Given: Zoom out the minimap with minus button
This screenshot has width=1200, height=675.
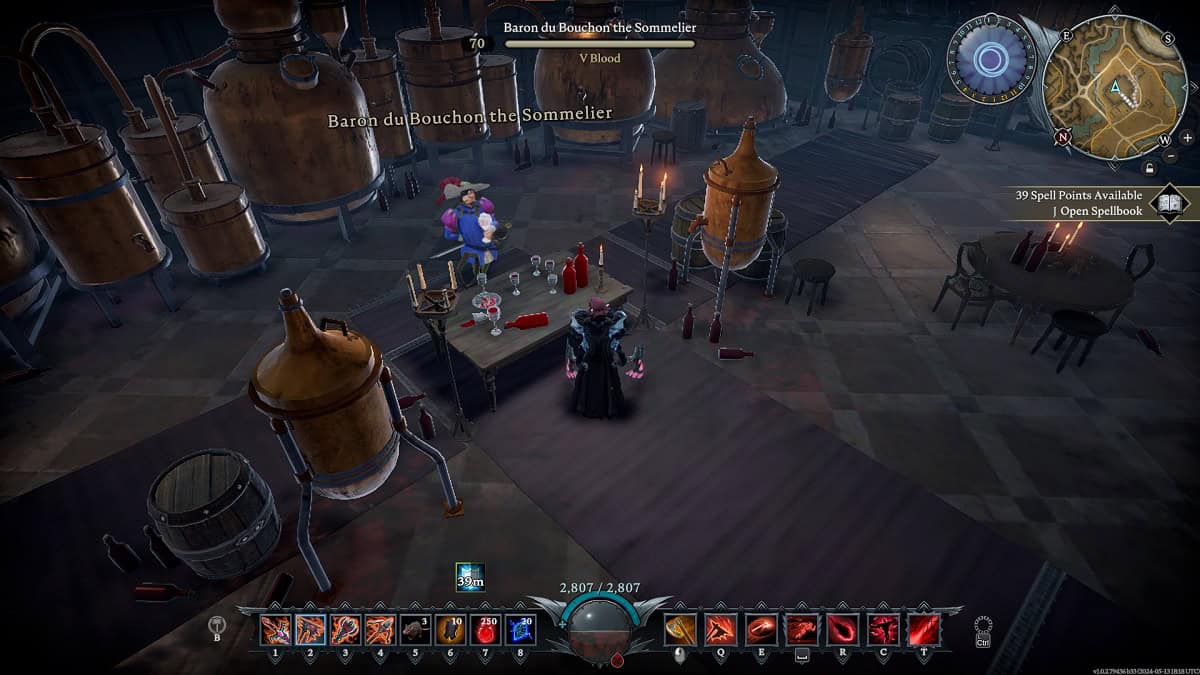Looking at the screenshot, I should [1171, 157].
